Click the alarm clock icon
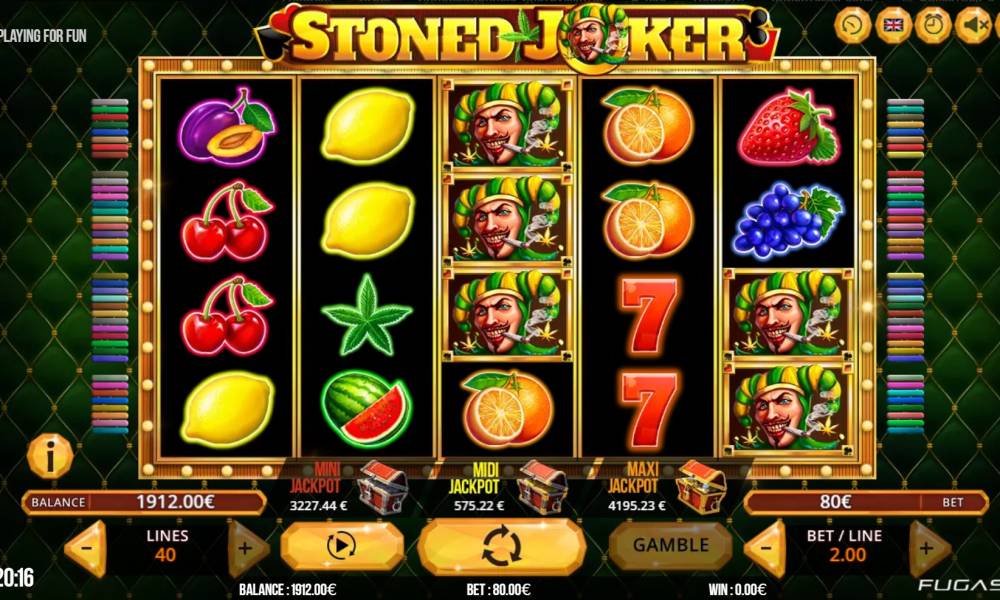This screenshot has height=600, width=1000. click(934, 23)
